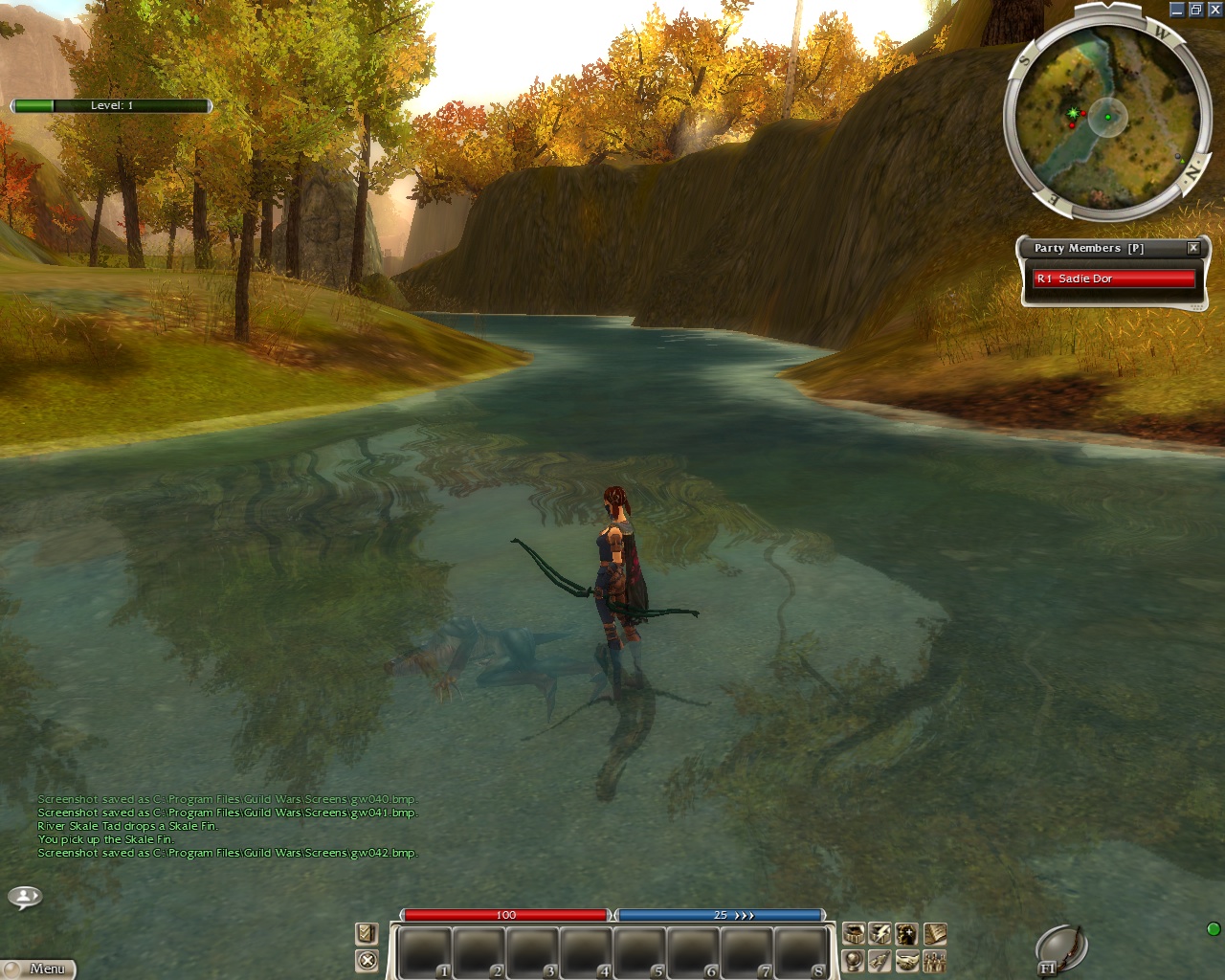This screenshot has height=980, width=1225.
Task: Select party member Sadie Dor
Action: click(x=1114, y=278)
